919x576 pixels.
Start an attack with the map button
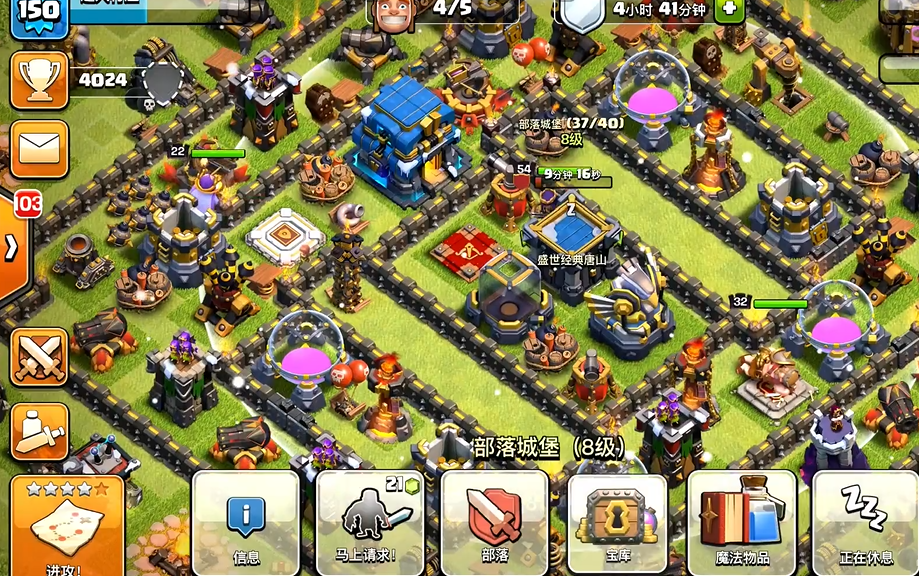[67, 526]
